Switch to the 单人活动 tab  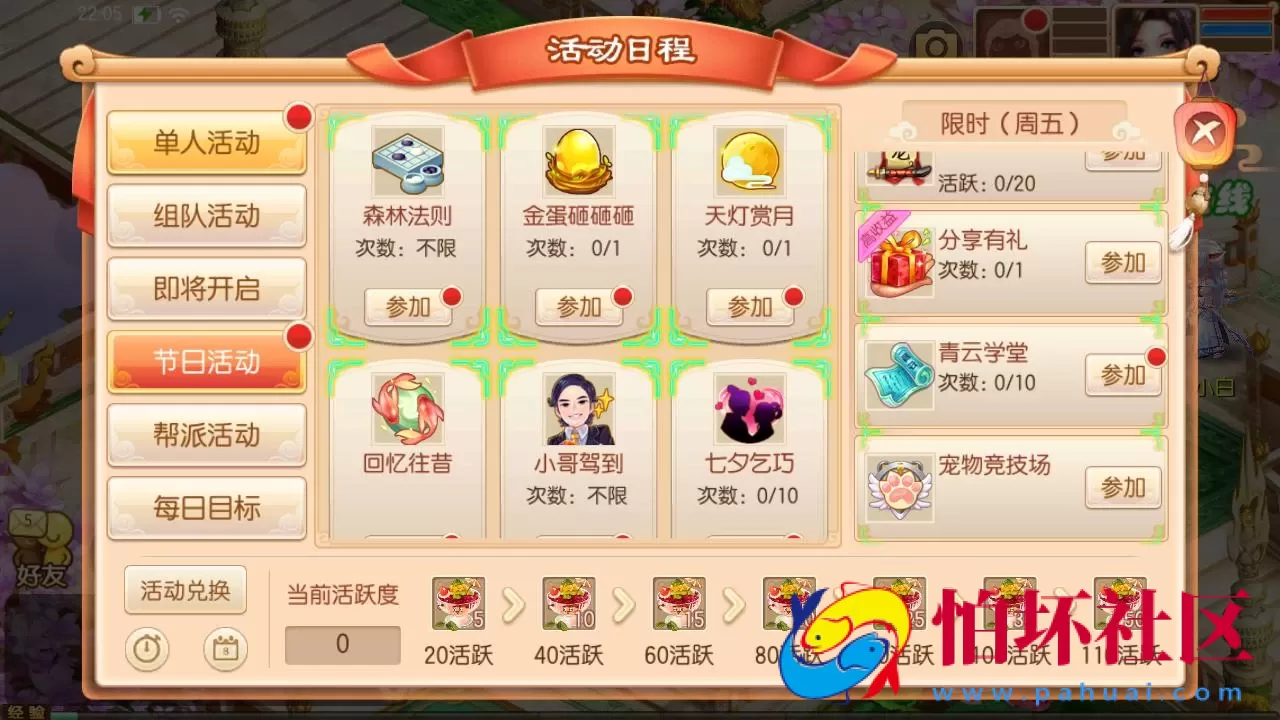tap(206, 143)
